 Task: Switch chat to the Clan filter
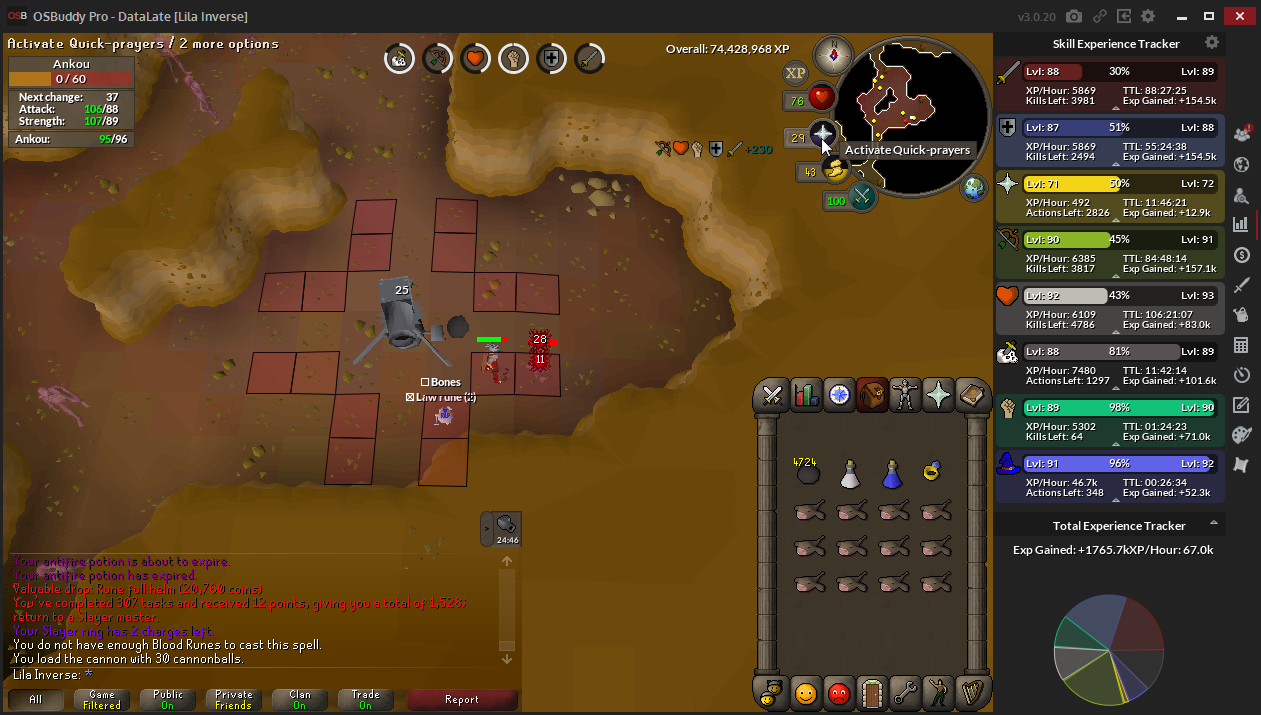click(x=299, y=700)
